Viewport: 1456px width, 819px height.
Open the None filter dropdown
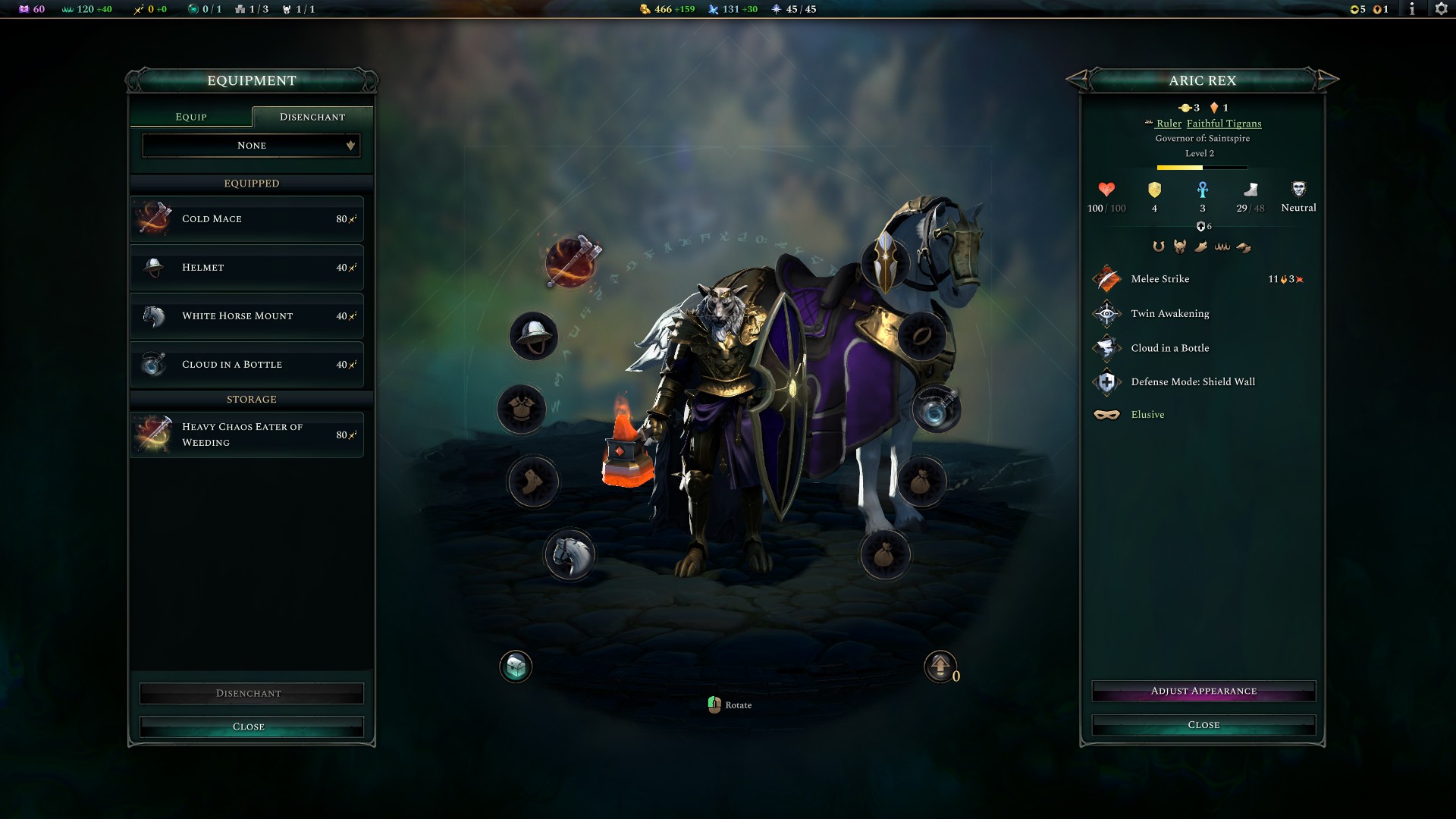pyautogui.click(x=251, y=145)
